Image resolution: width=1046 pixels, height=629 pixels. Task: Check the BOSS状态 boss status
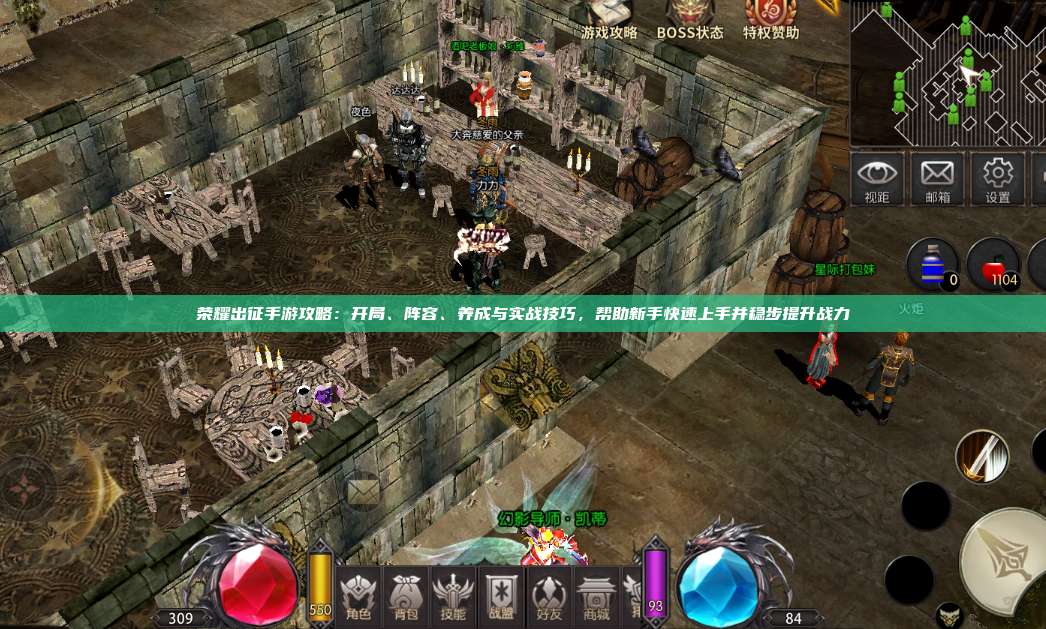point(690,20)
